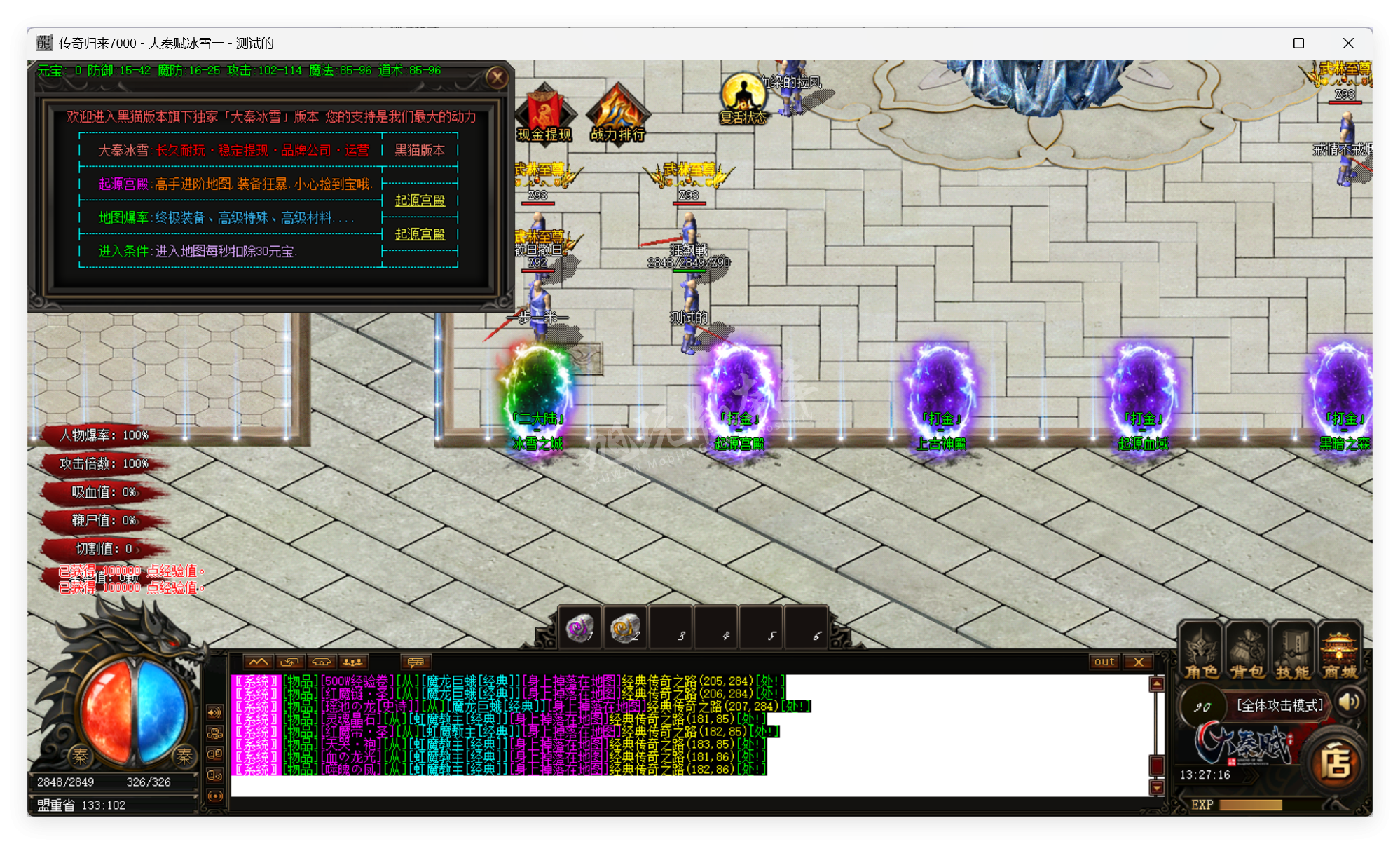The width and height of the screenshot is (1400, 844).
Task: Use the purple stone in hotbar slot 1
Action: (579, 628)
